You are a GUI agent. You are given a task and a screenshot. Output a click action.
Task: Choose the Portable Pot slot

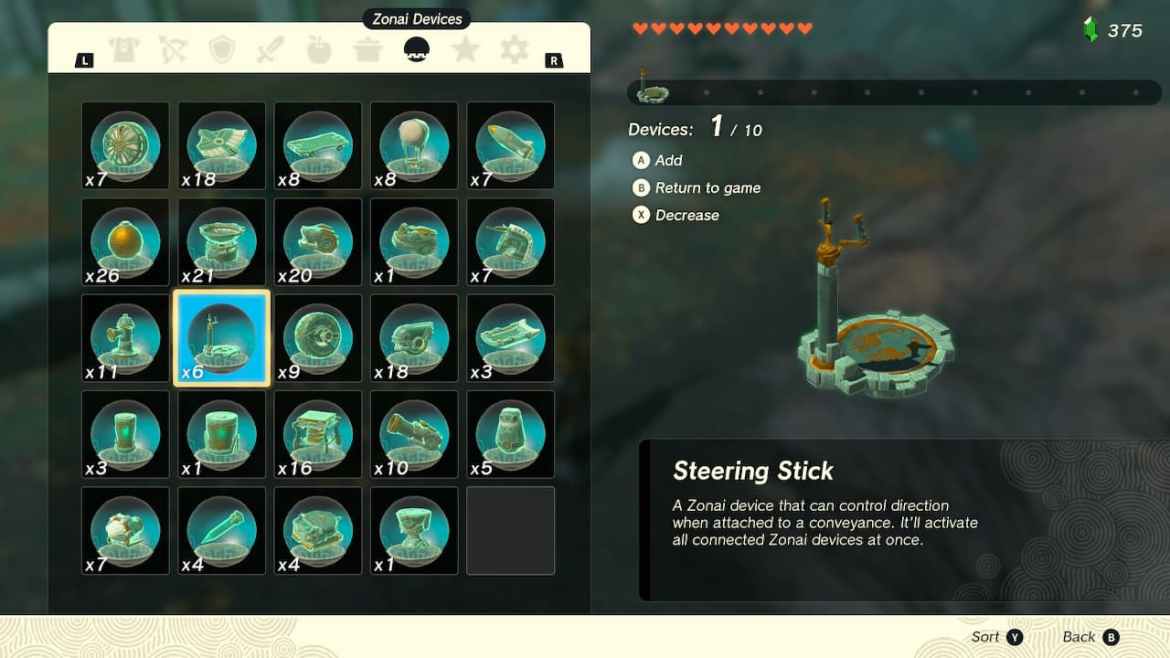[x=221, y=242]
